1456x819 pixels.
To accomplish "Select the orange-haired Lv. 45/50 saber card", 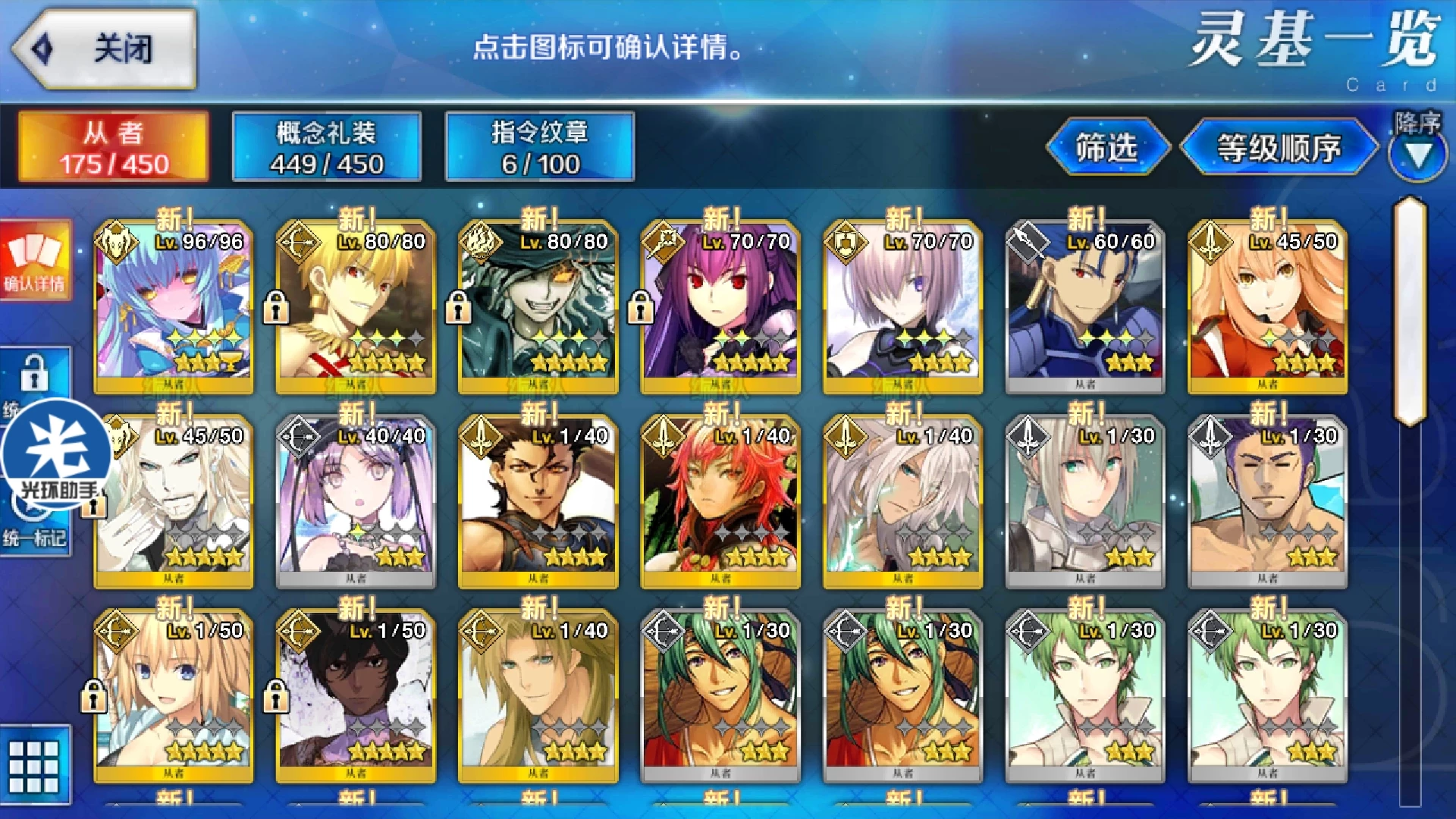I will pyautogui.click(x=1267, y=307).
